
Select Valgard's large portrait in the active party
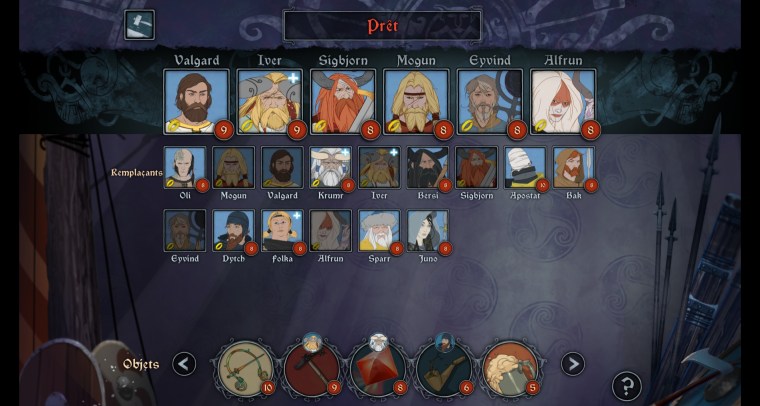[x=196, y=101]
